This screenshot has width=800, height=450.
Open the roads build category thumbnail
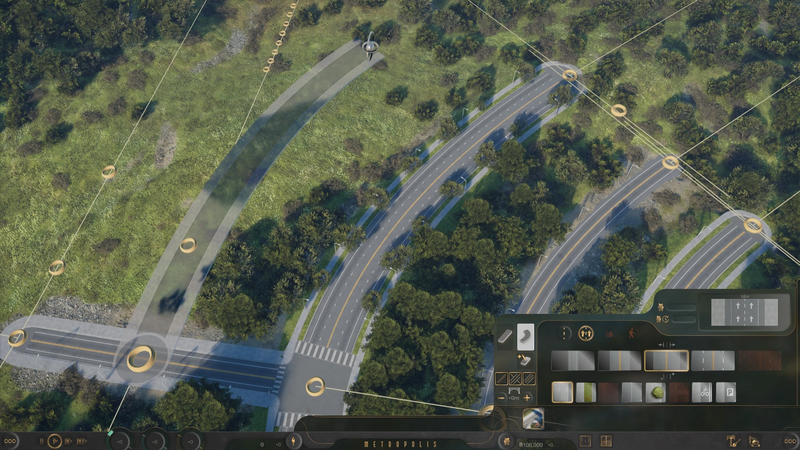tap(533, 419)
